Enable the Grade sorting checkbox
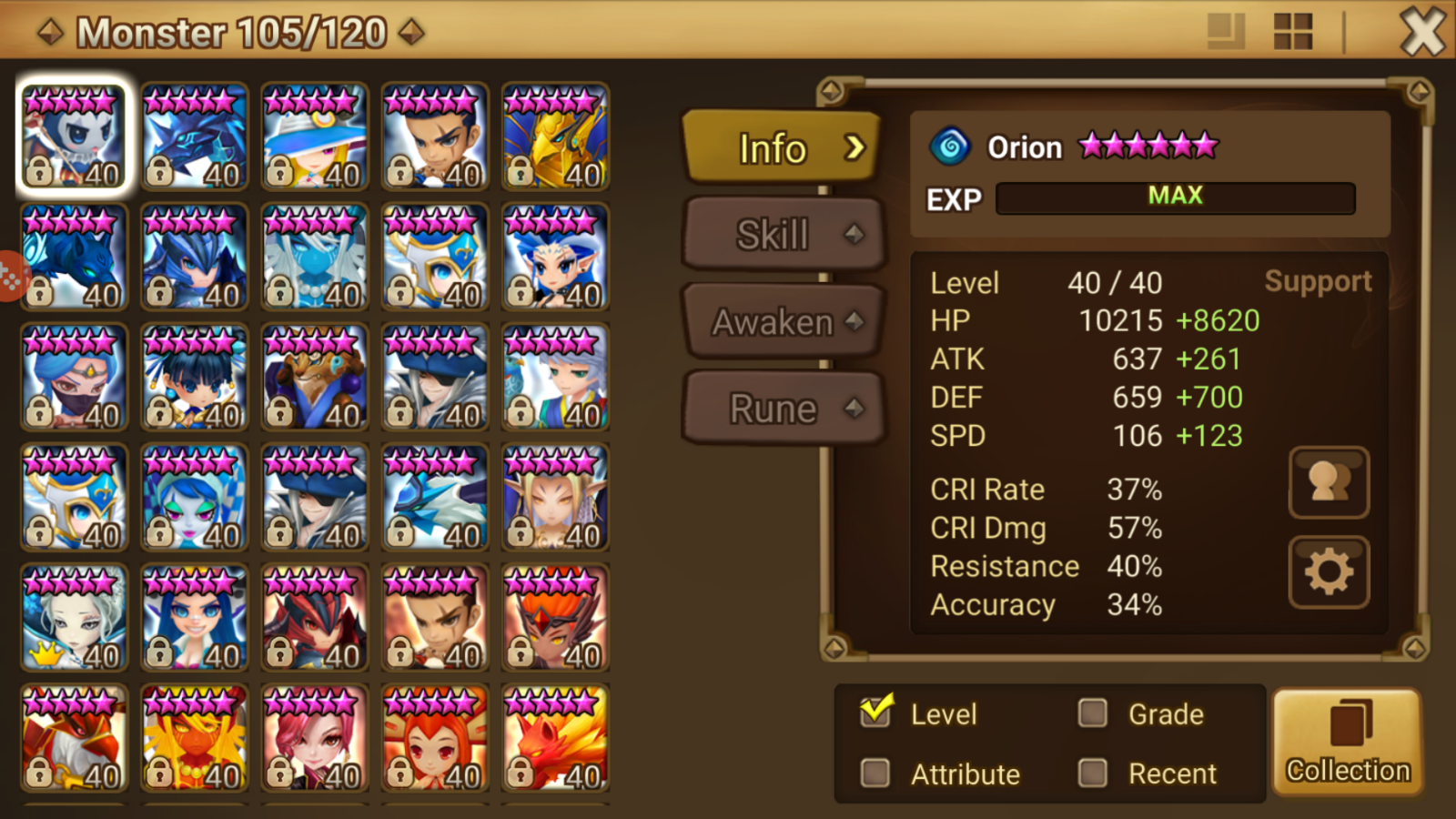The image size is (1456, 819). (1091, 714)
